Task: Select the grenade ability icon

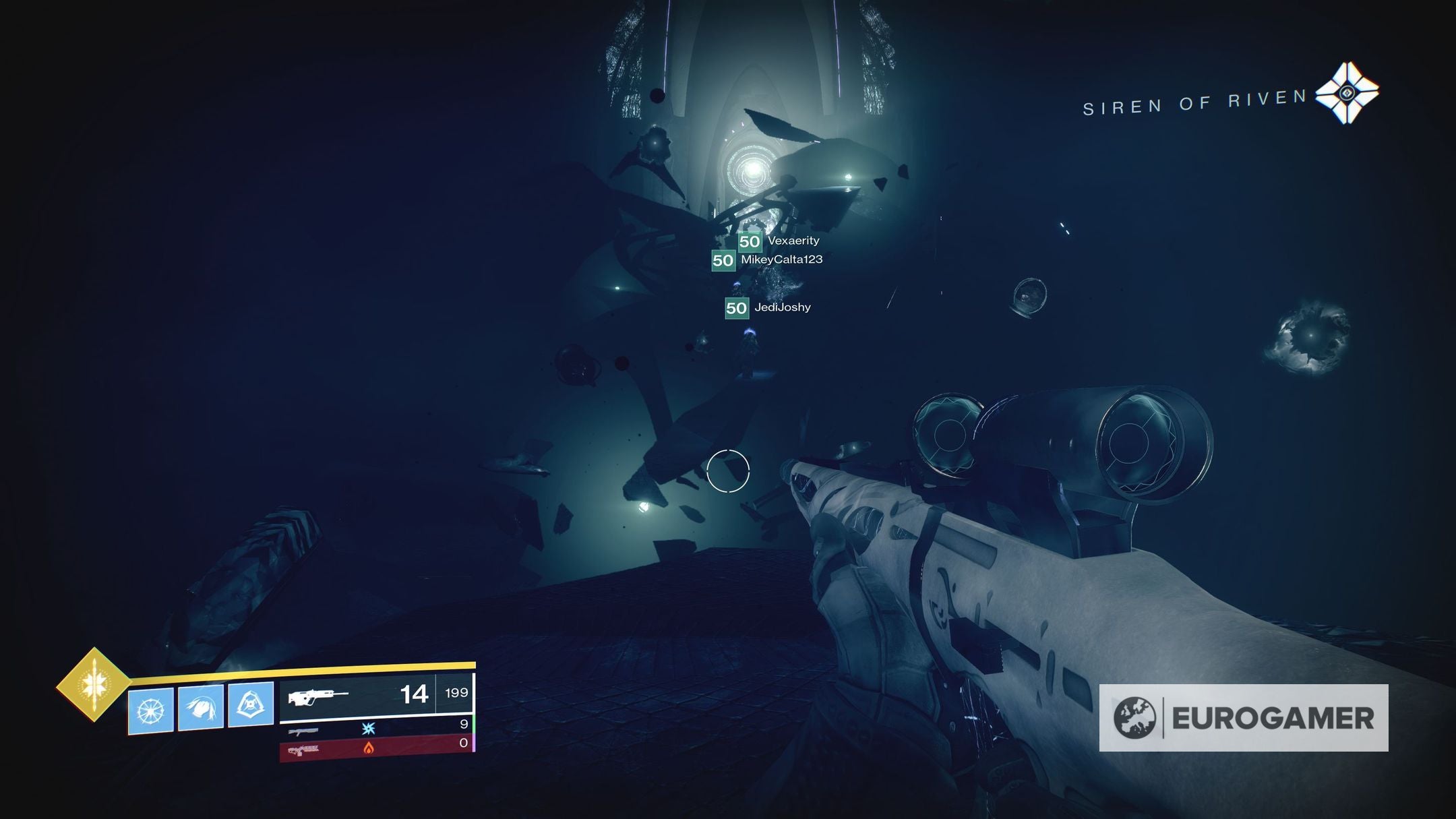Action: (150, 710)
